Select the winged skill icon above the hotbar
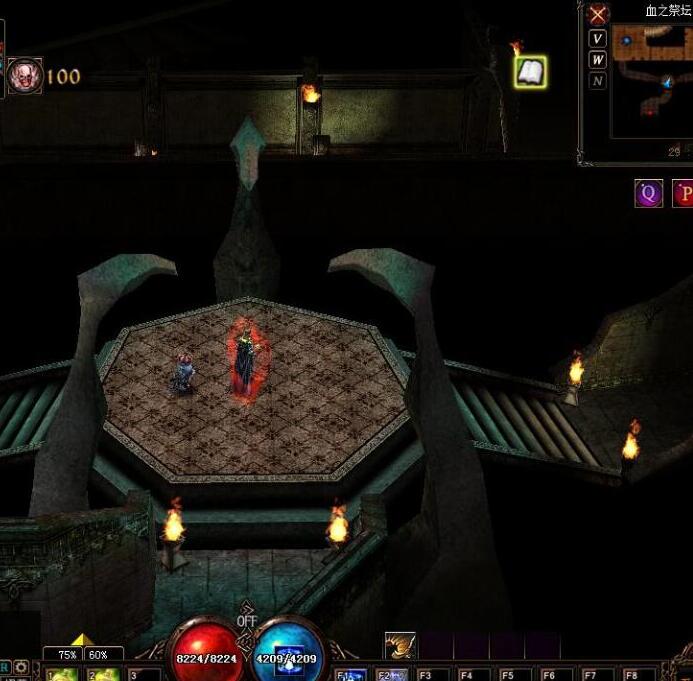The width and height of the screenshot is (693, 681). click(400, 646)
